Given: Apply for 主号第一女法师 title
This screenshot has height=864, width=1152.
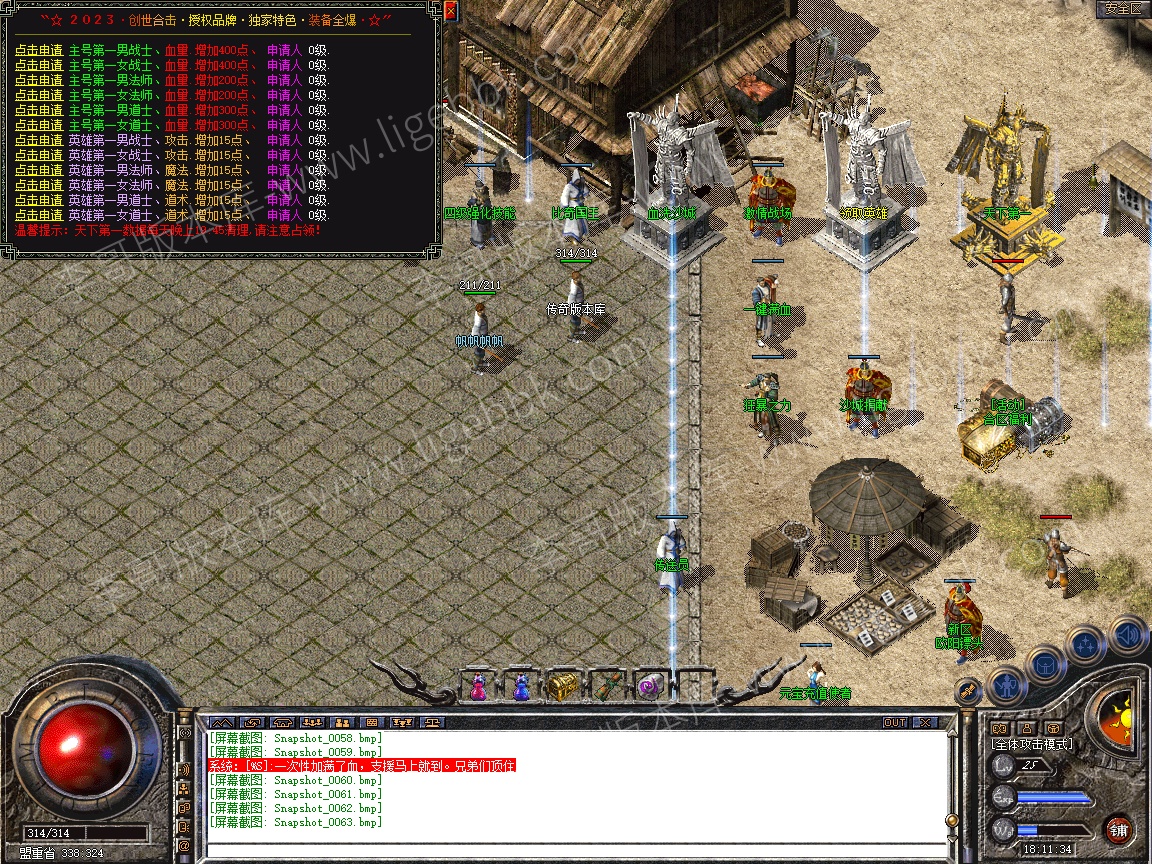Looking at the screenshot, I should click(39, 95).
